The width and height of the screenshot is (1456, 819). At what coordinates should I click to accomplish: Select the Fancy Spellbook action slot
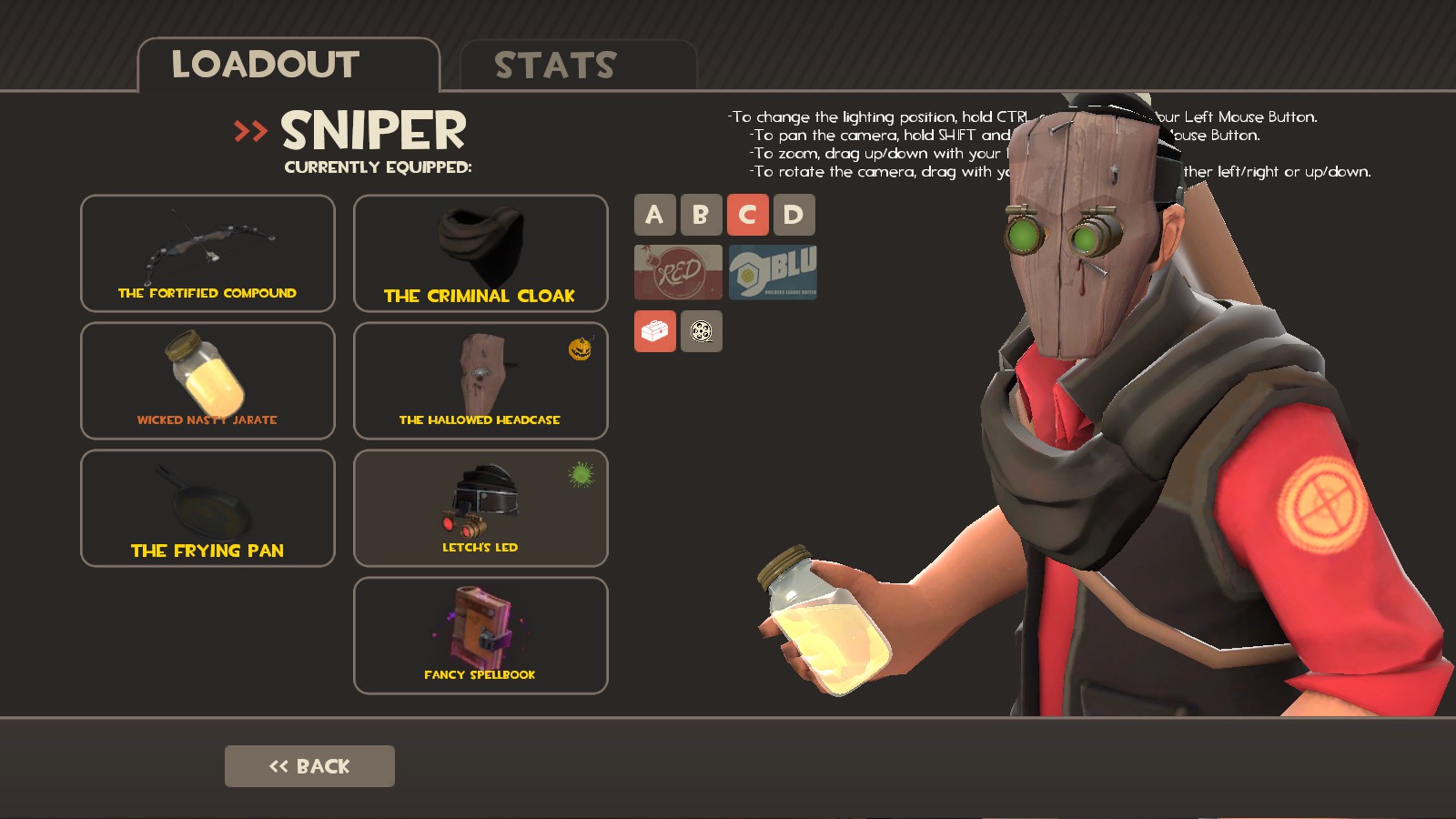click(480, 635)
